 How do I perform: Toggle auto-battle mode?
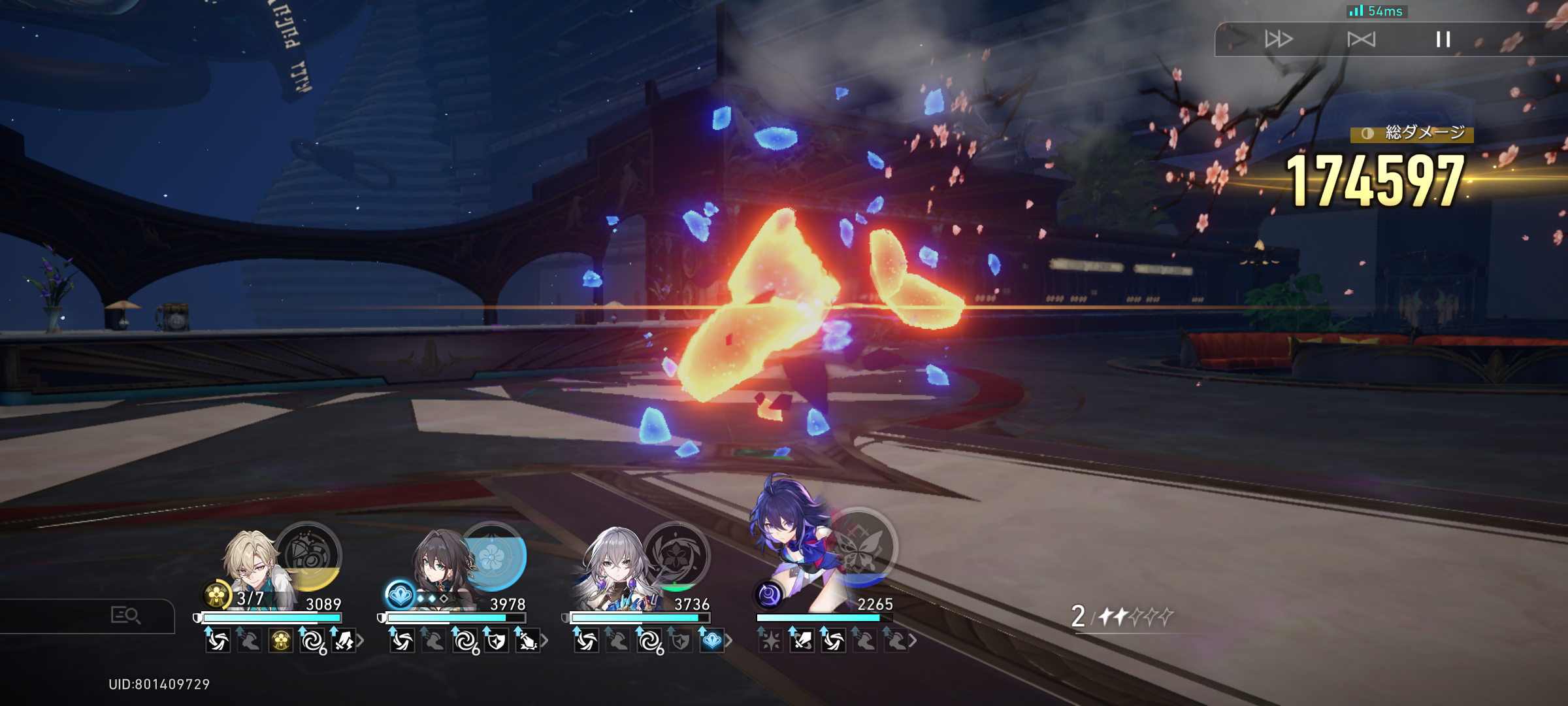click(1361, 39)
